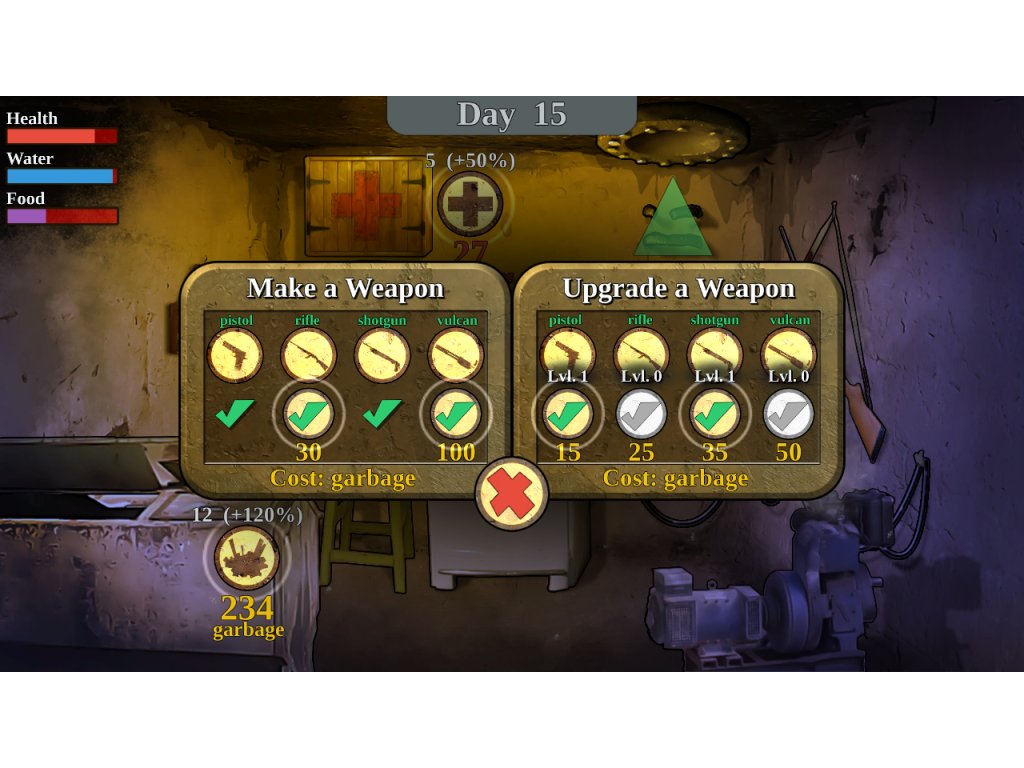The height and width of the screenshot is (768, 1024).
Task: Click the greyed vulcan upgrade checkmark
Action: tap(789, 414)
